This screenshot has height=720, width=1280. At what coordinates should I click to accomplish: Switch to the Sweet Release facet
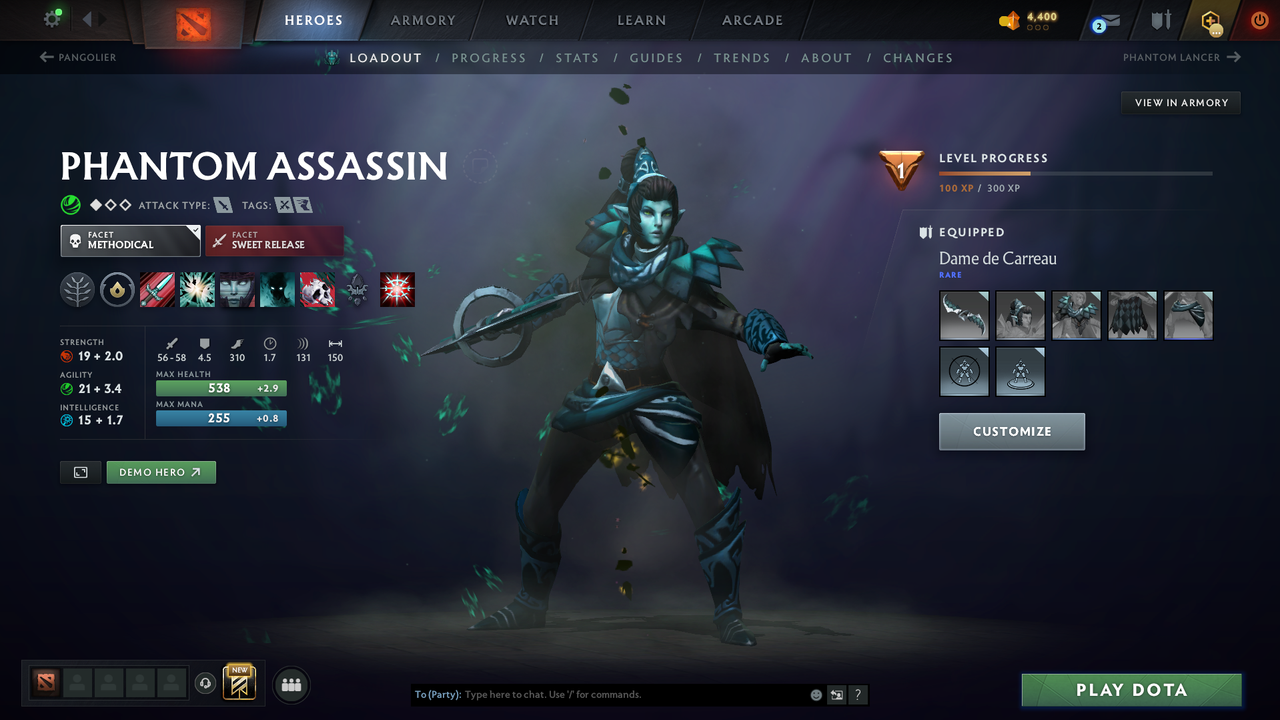(274, 240)
